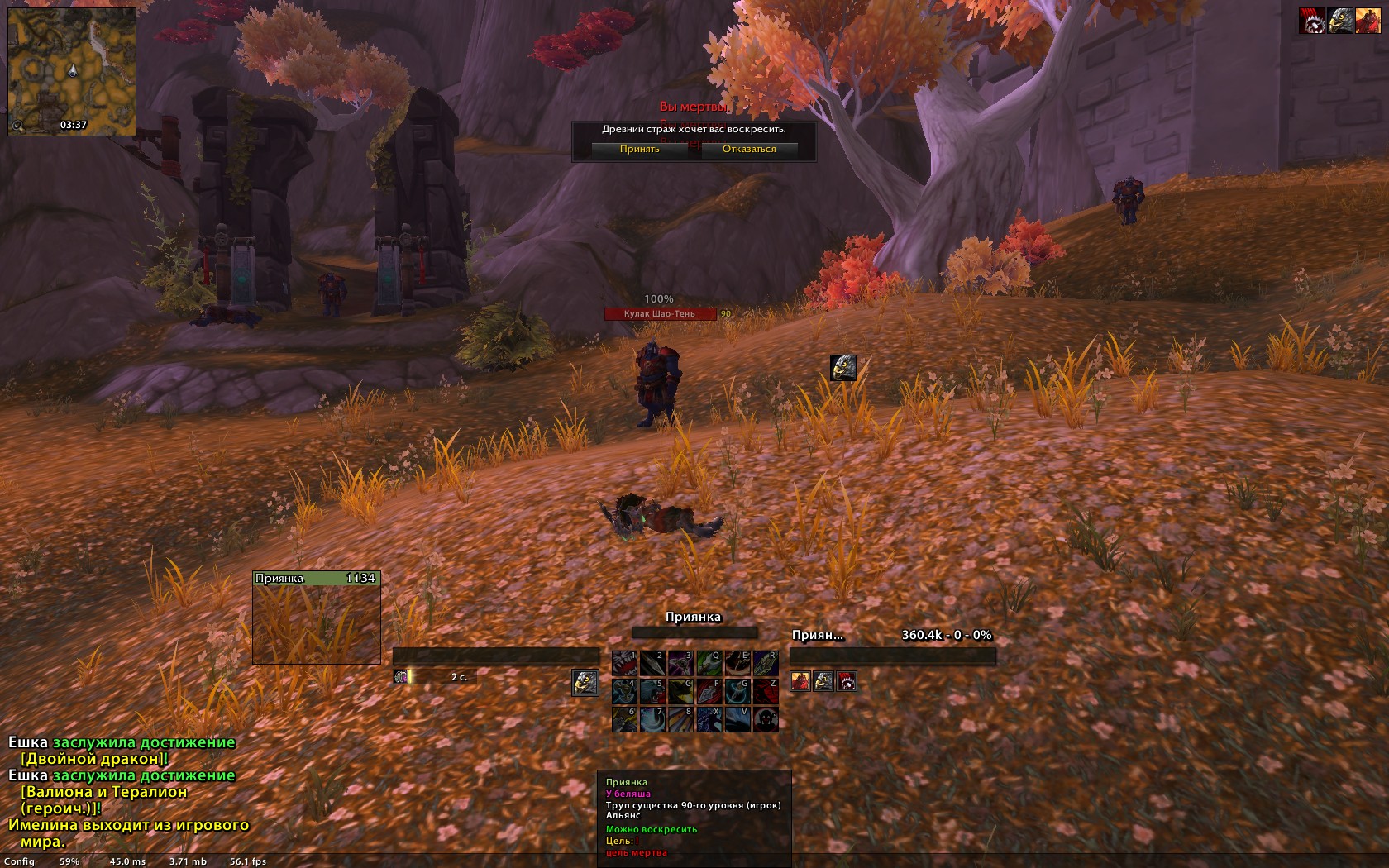The width and height of the screenshot is (1389, 868).
Task: Open the Валиона и599Тералион achievement link
Action: (103, 792)
